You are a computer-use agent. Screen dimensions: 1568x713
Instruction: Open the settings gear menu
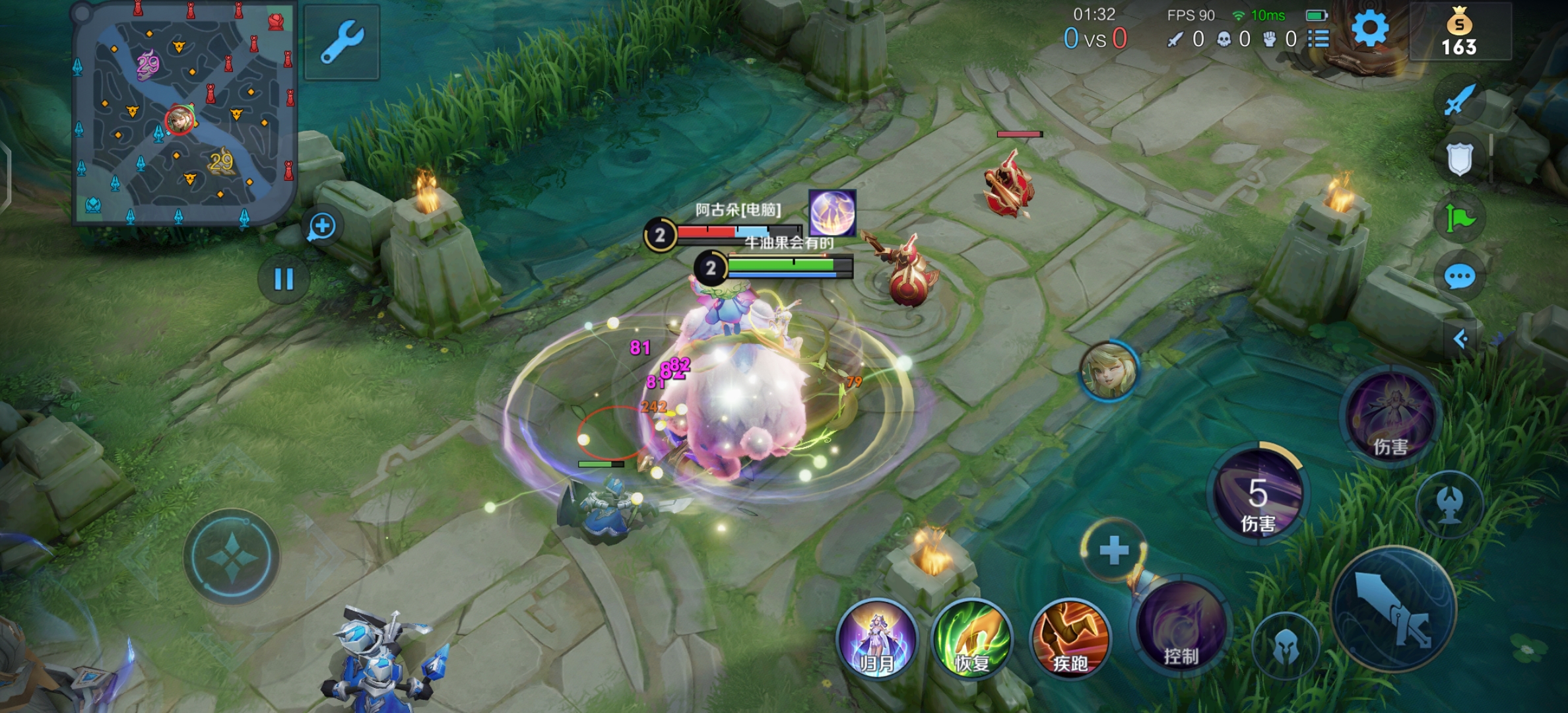1369,28
